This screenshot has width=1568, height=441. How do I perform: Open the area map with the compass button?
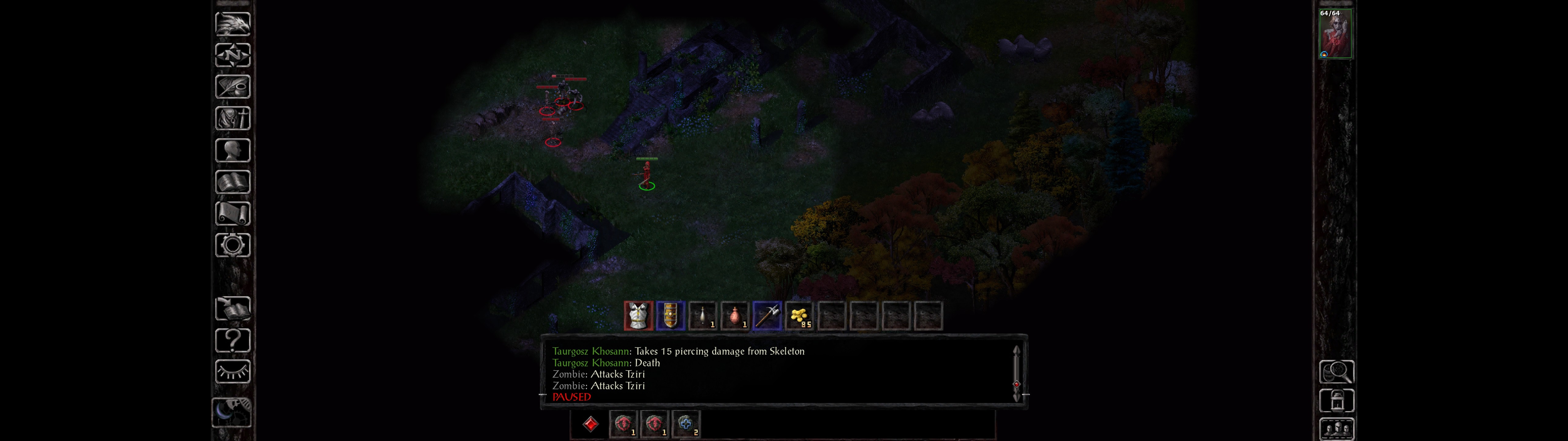click(232, 55)
